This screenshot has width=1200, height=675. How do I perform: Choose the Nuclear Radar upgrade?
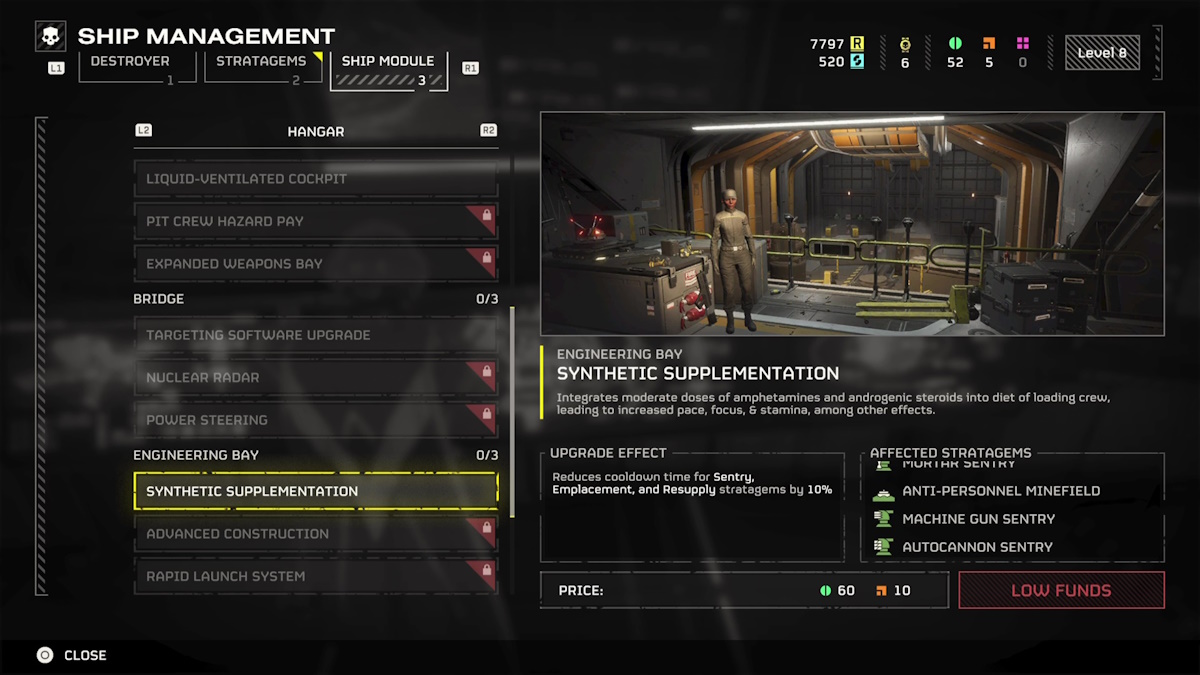tap(315, 378)
